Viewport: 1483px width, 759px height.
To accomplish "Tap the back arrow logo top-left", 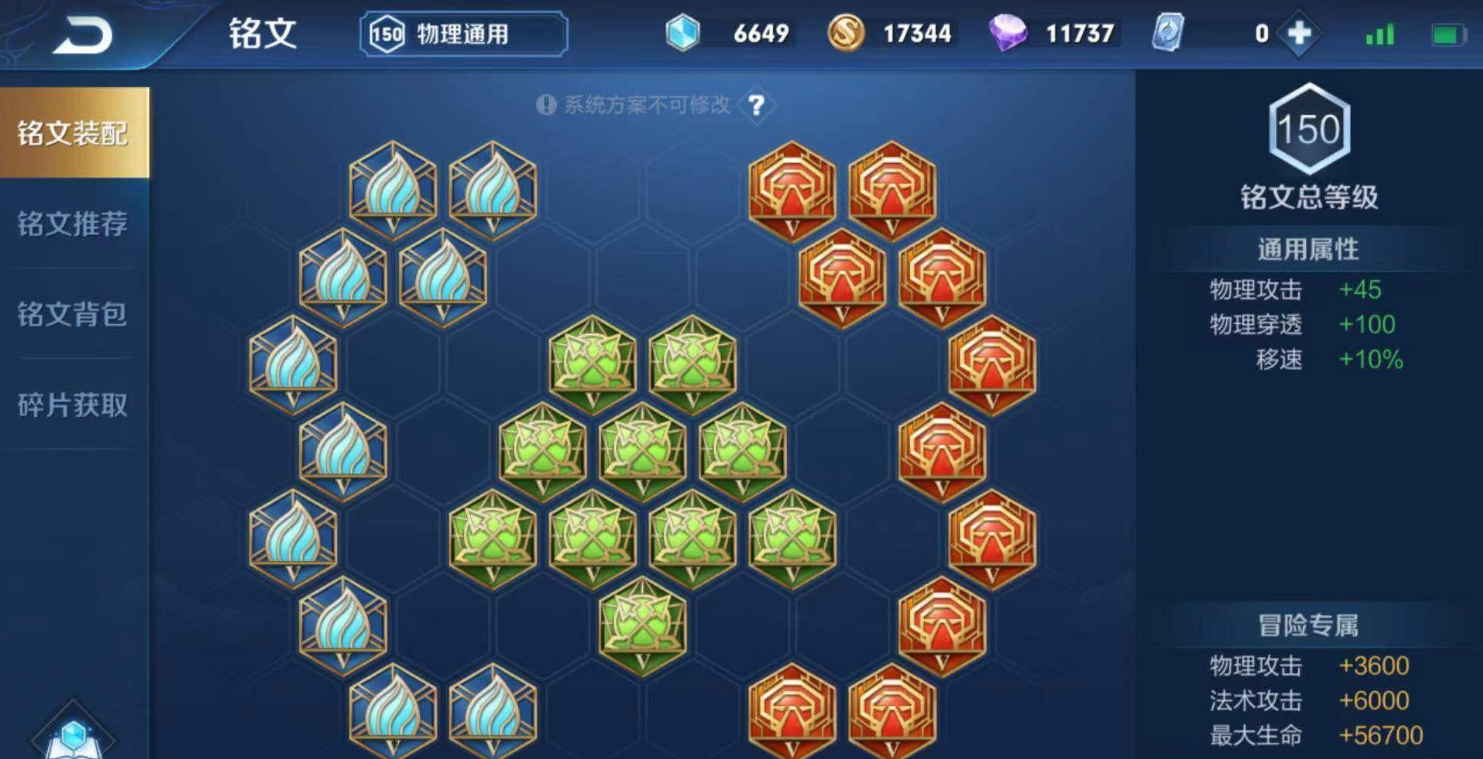I will (x=85, y=32).
